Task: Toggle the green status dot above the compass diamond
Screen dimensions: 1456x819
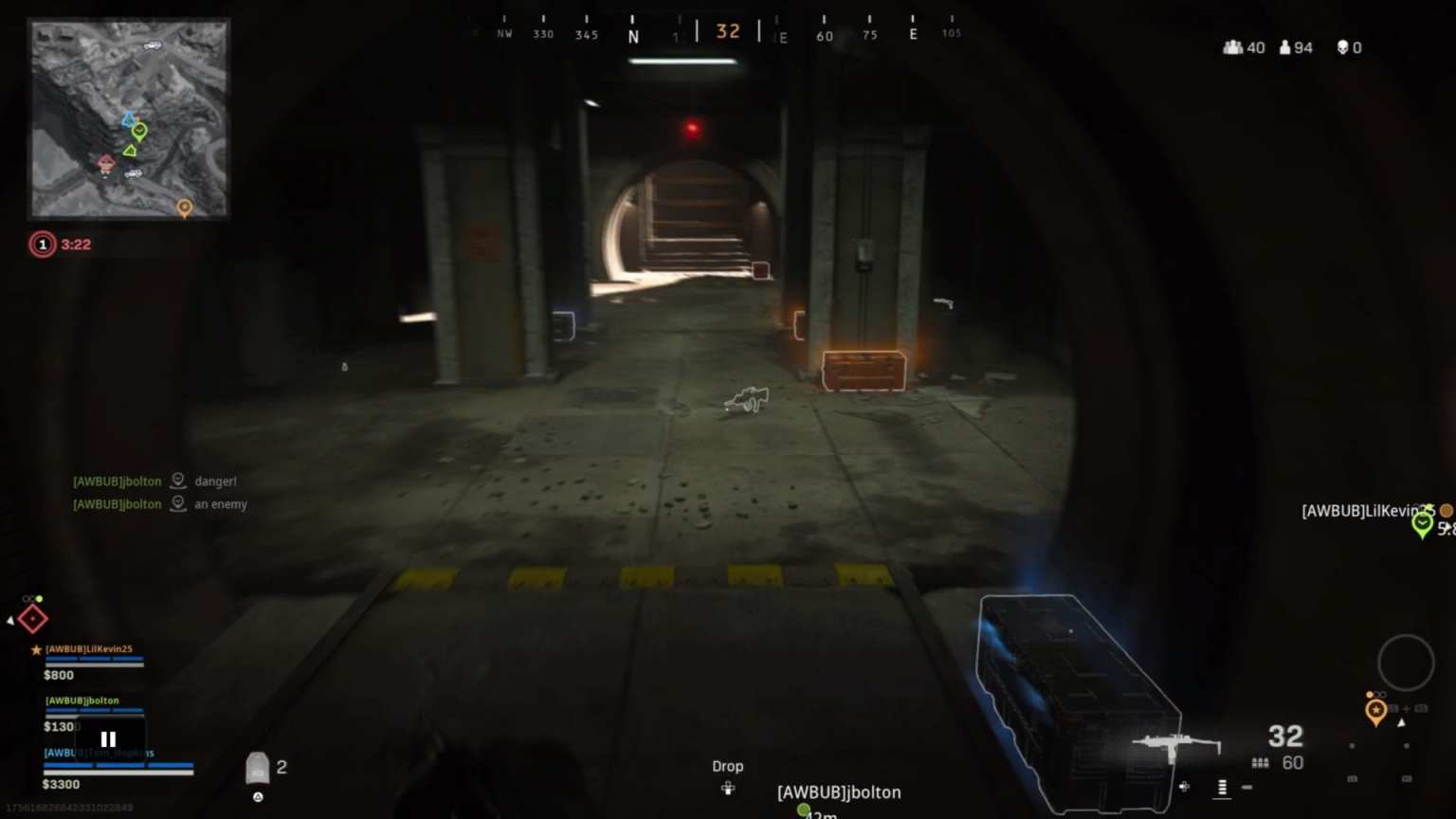Action: tap(39, 598)
